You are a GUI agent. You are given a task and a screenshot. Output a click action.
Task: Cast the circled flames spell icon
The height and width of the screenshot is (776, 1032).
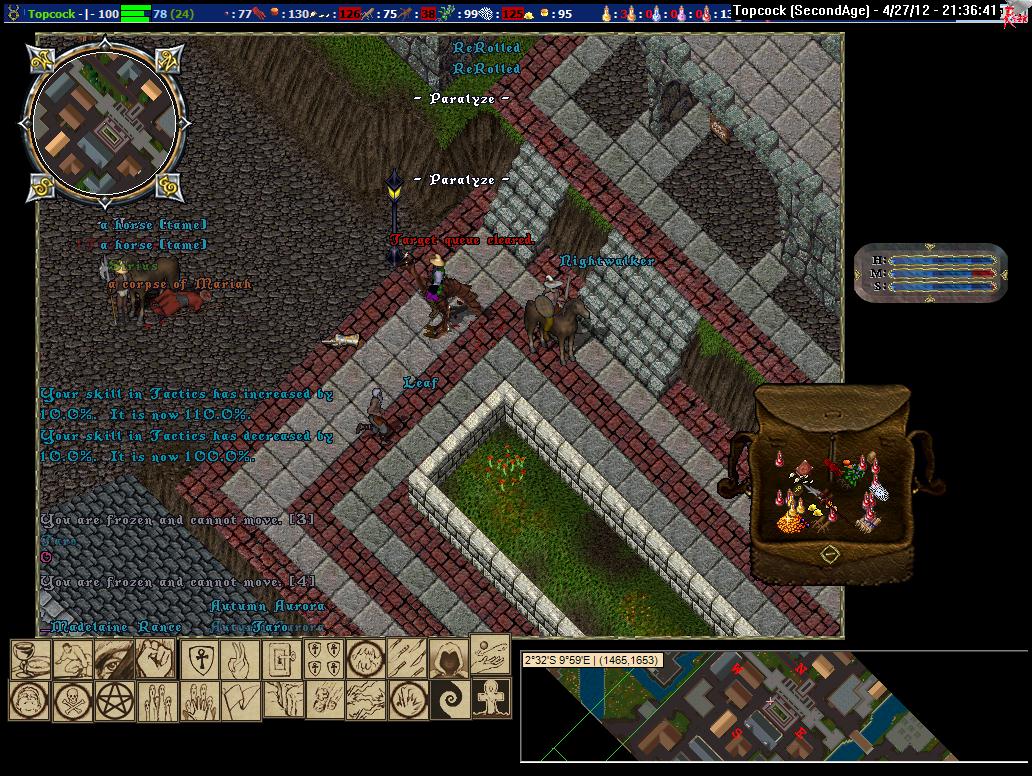407,699
